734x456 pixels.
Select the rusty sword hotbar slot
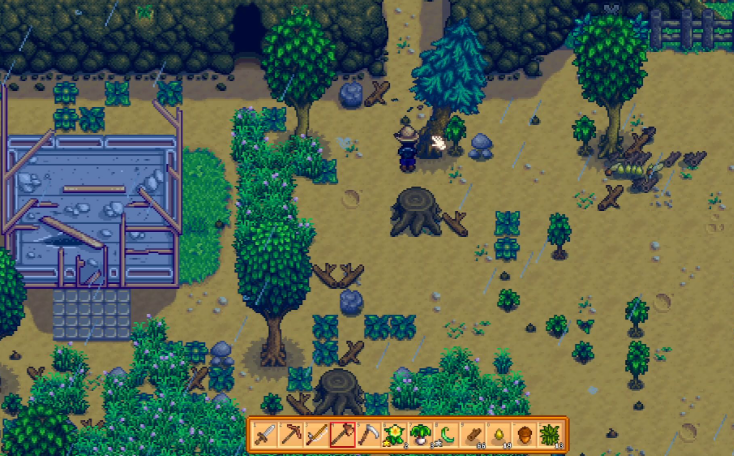(x=264, y=435)
